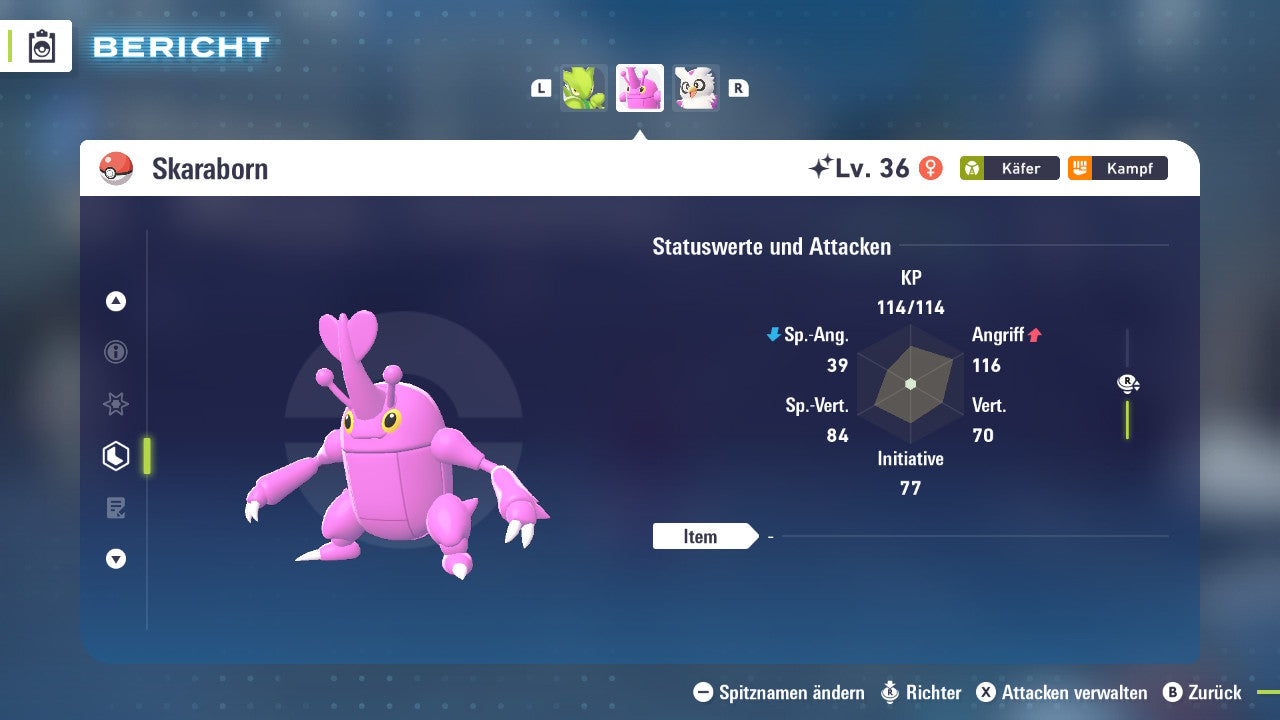Click the hexagon stats icon in sidebar
This screenshot has height=720, width=1280.
tap(115, 456)
